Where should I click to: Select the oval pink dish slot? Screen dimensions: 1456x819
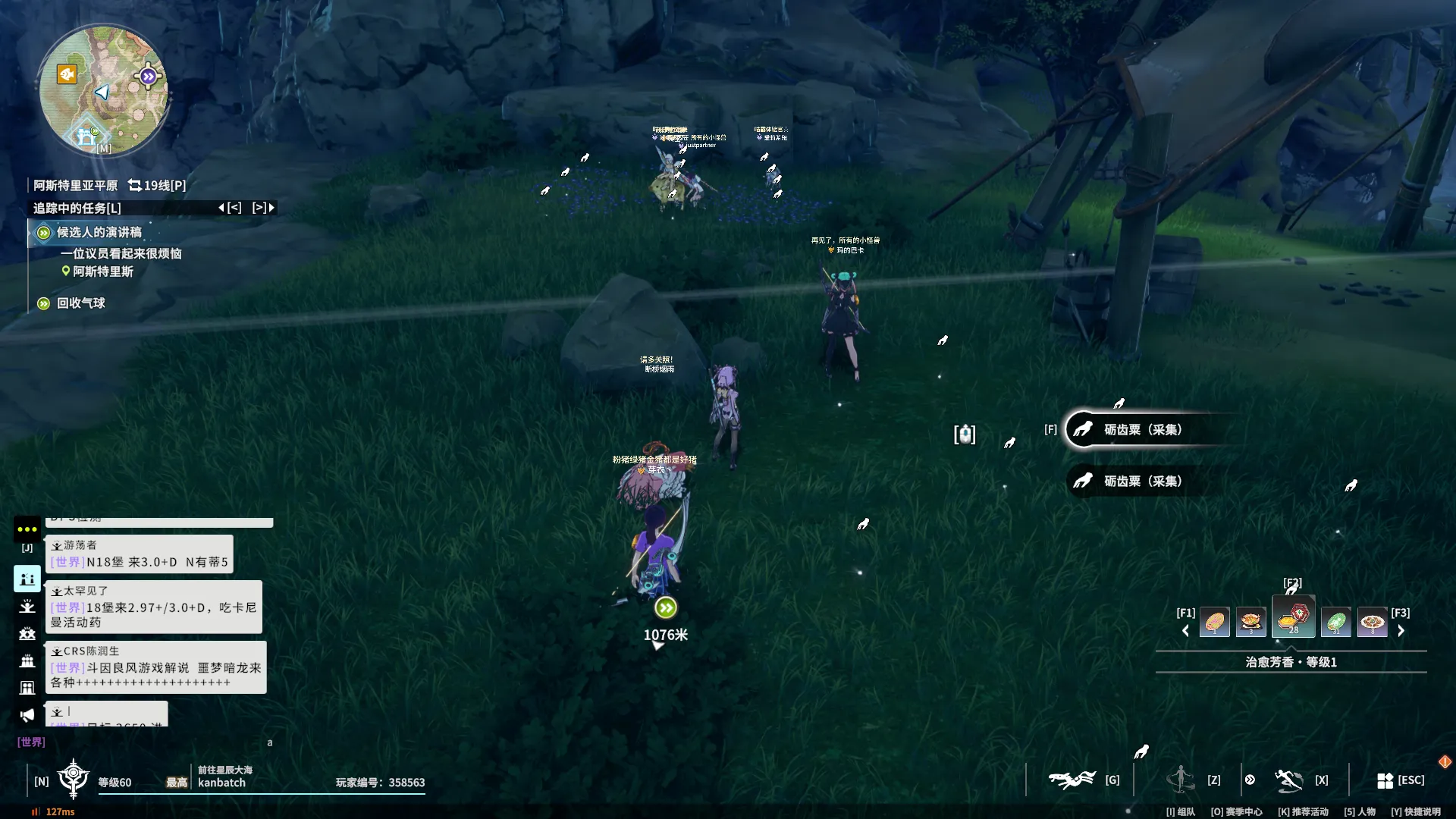(1214, 623)
